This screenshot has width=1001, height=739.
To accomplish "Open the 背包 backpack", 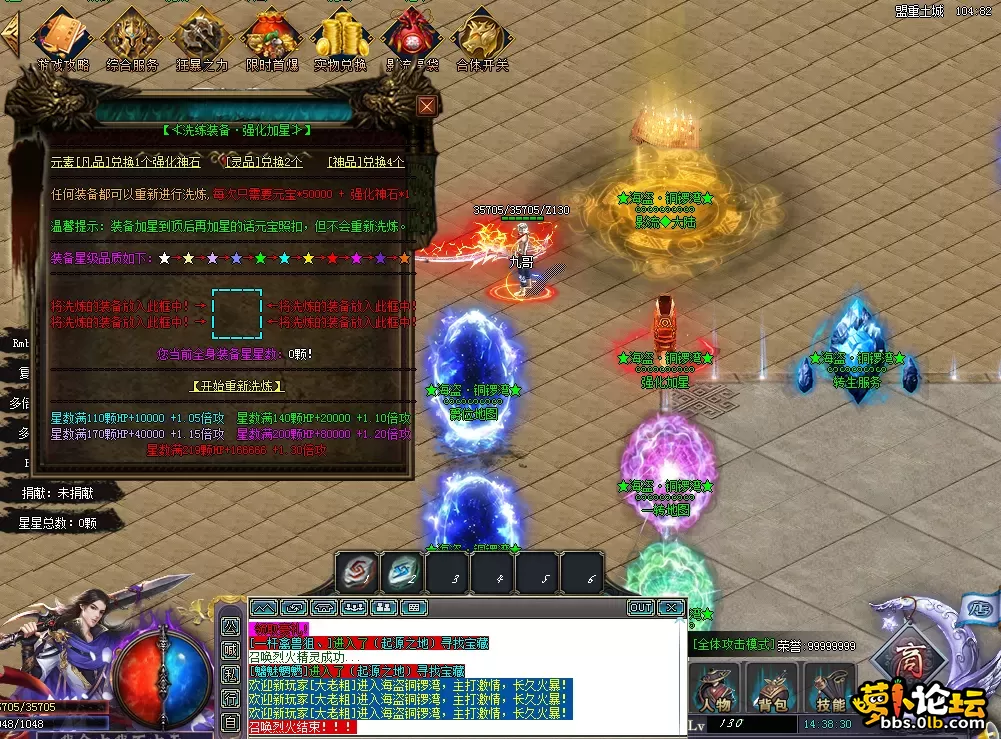I will click(772, 690).
